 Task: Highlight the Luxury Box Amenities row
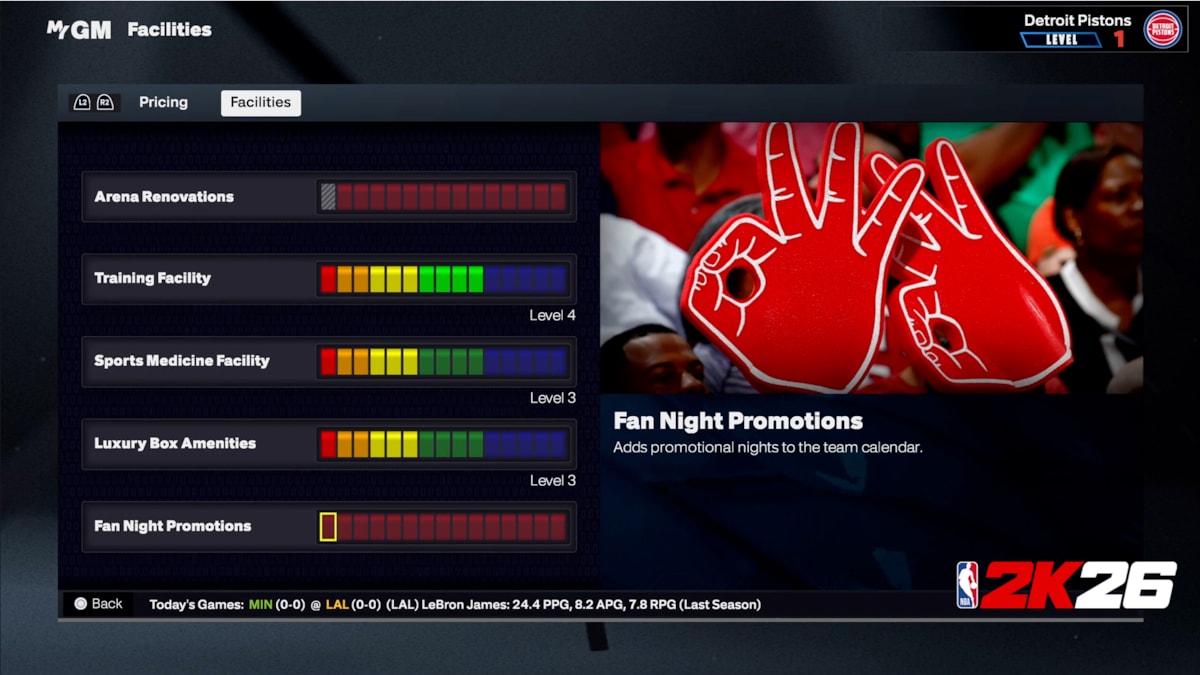(329, 444)
